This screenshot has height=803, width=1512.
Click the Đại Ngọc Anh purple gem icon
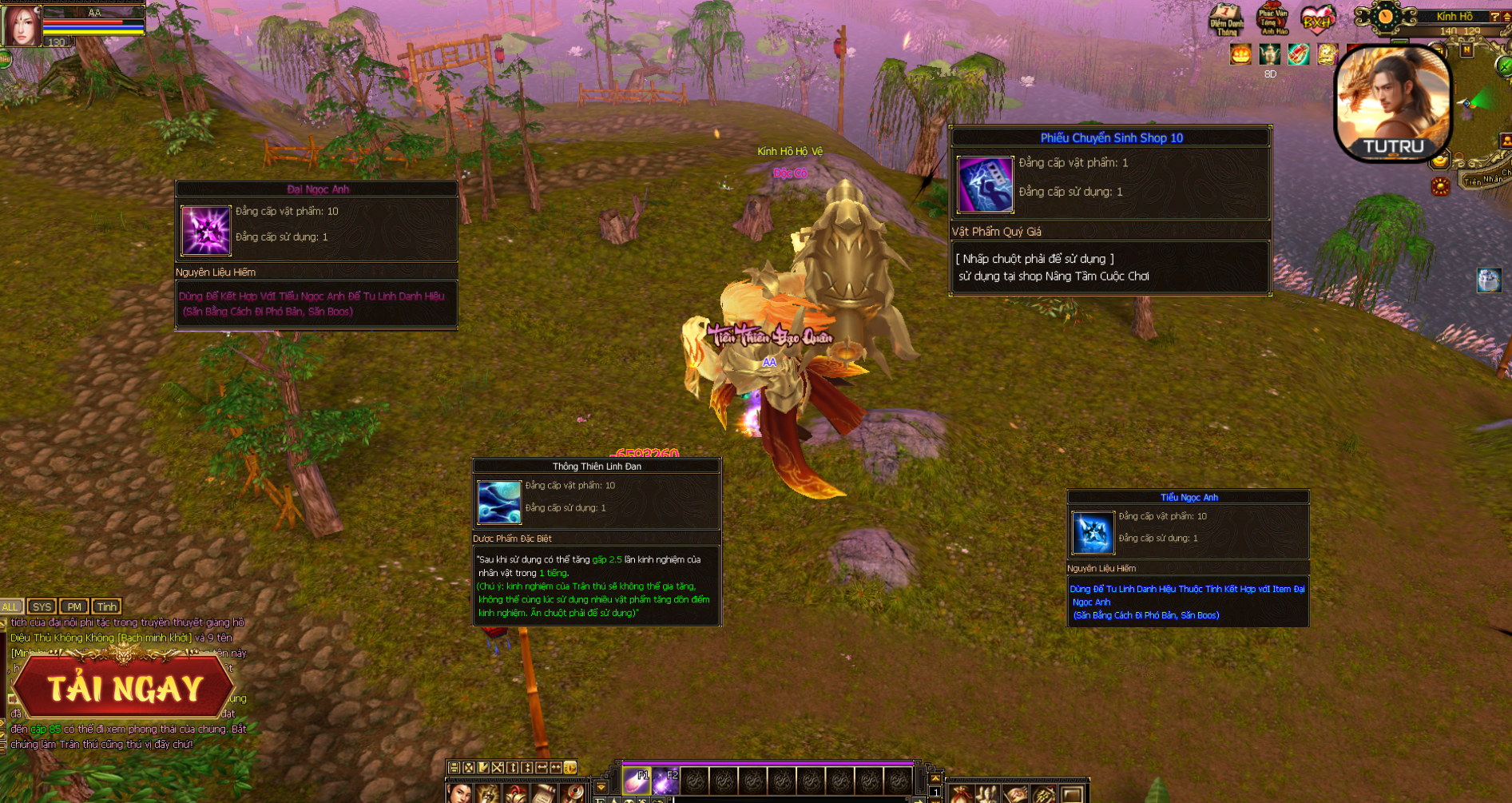[x=206, y=230]
